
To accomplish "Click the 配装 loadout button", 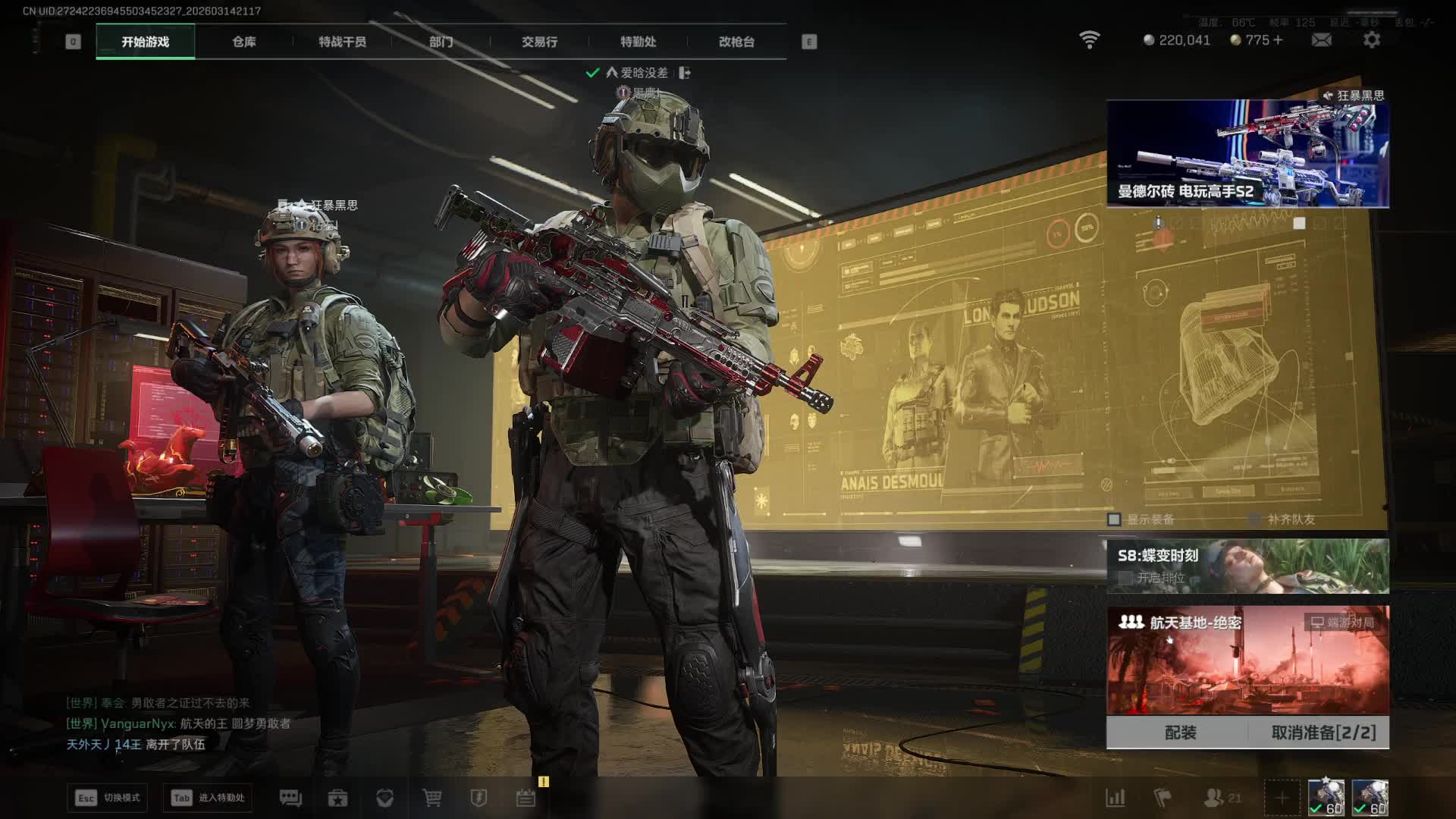I will pos(1180,733).
